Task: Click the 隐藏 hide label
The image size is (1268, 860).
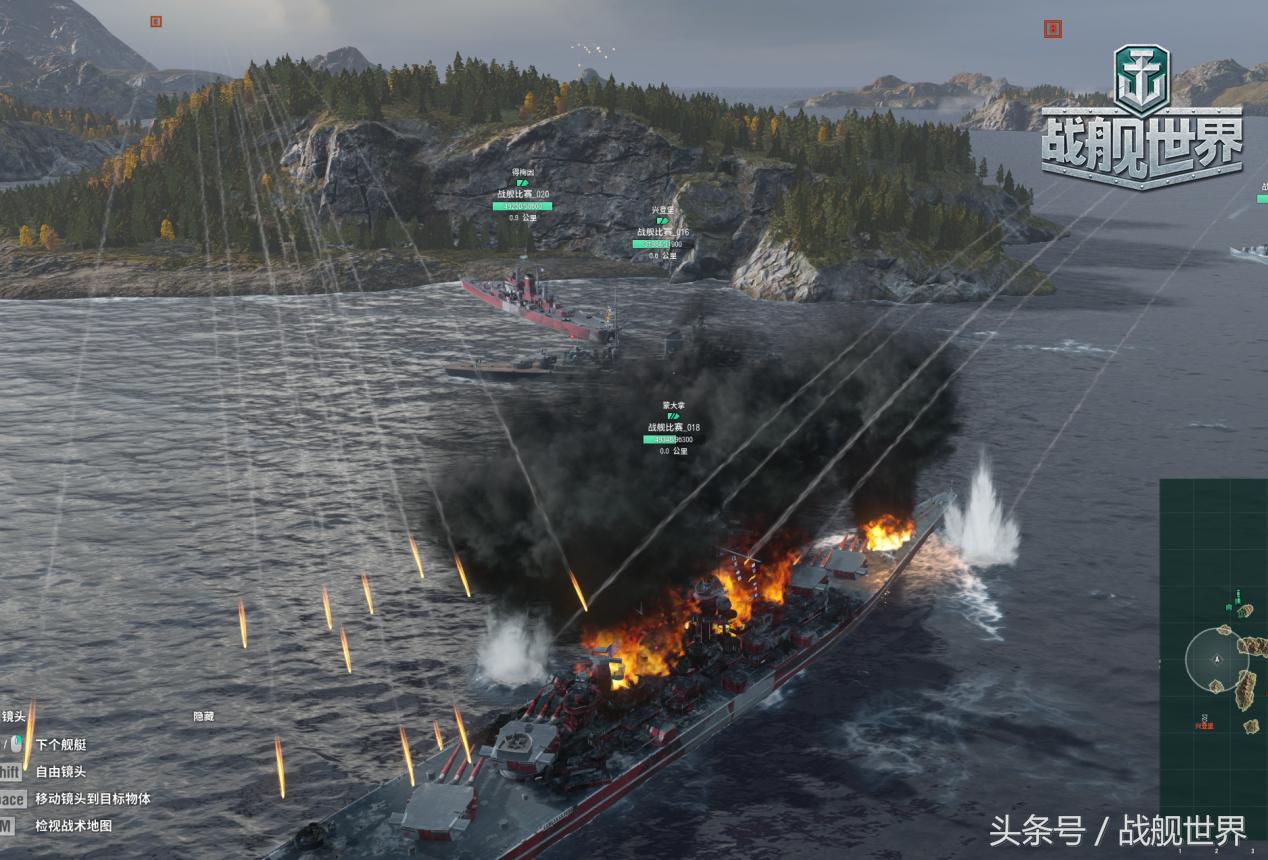Action: point(203,717)
